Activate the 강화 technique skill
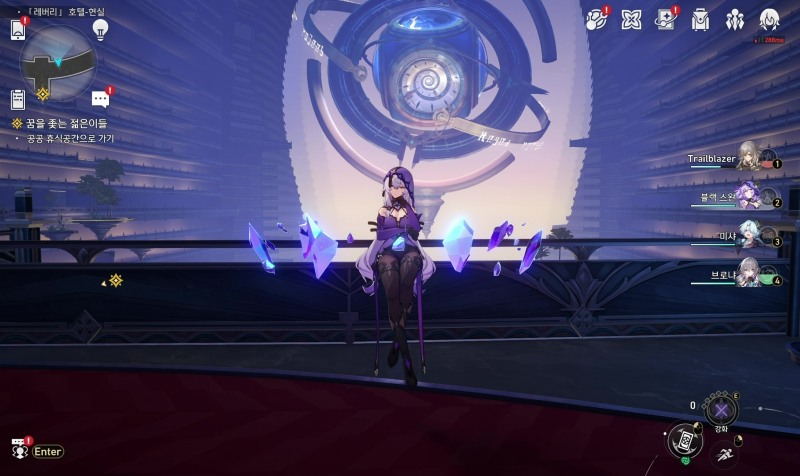Viewport: 800px width, 476px height. pyautogui.click(x=721, y=409)
